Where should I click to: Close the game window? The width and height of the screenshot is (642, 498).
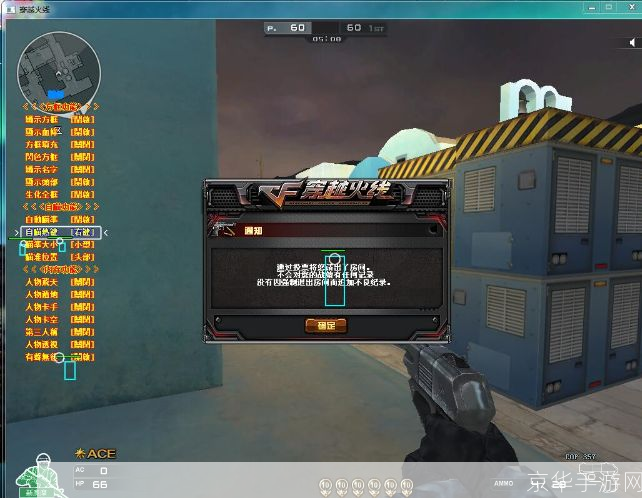(626, 8)
